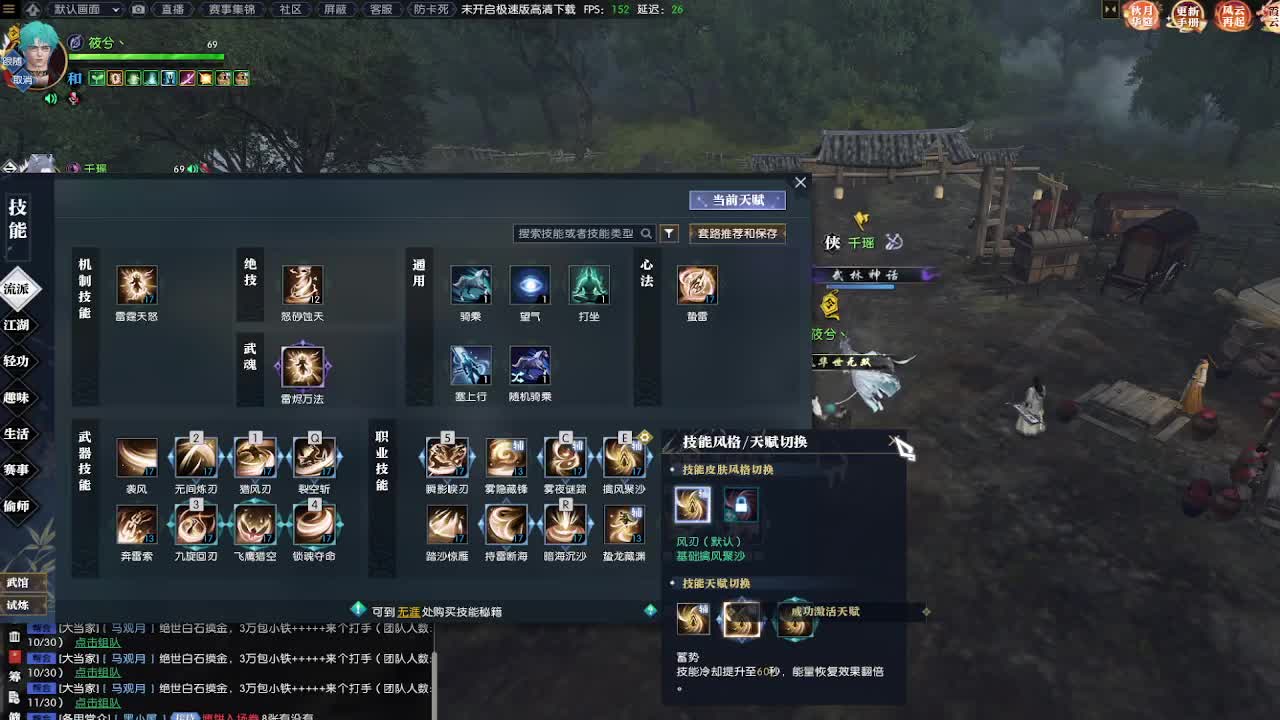
Task: Select the 裂空斩 weapon skill icon
Action: (316, 457)
